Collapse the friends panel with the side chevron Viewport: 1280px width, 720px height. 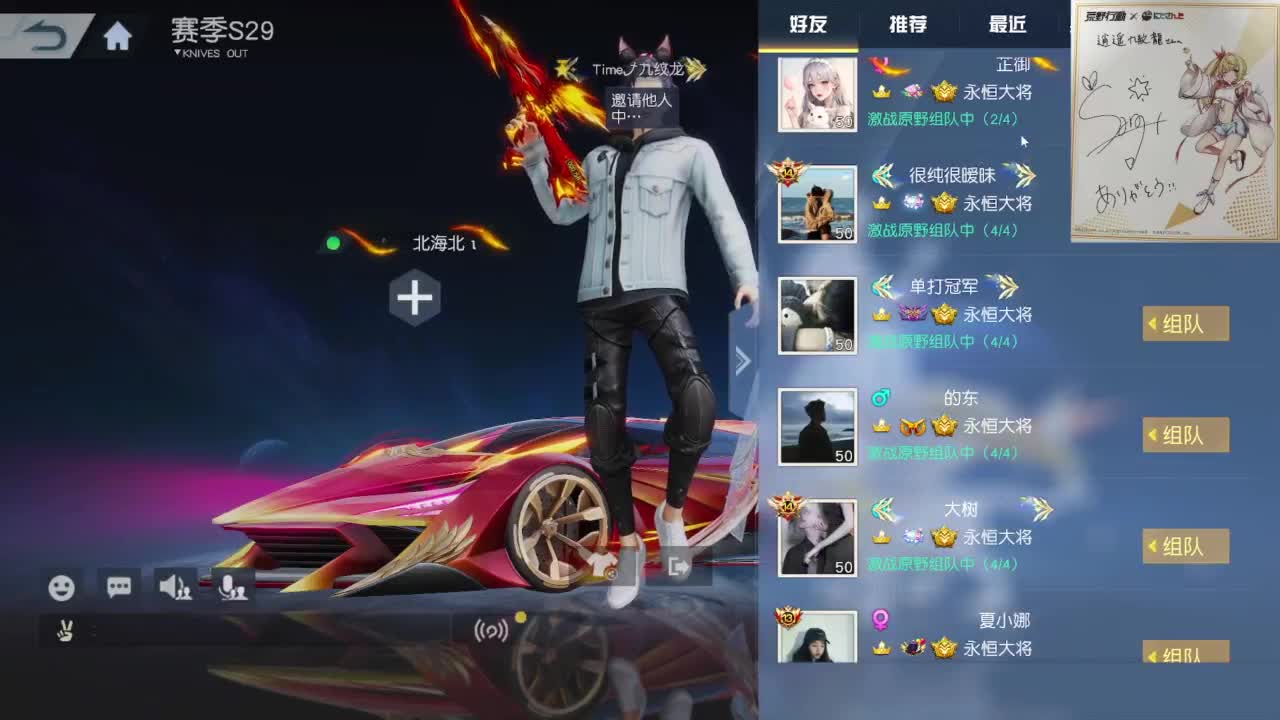742,360
